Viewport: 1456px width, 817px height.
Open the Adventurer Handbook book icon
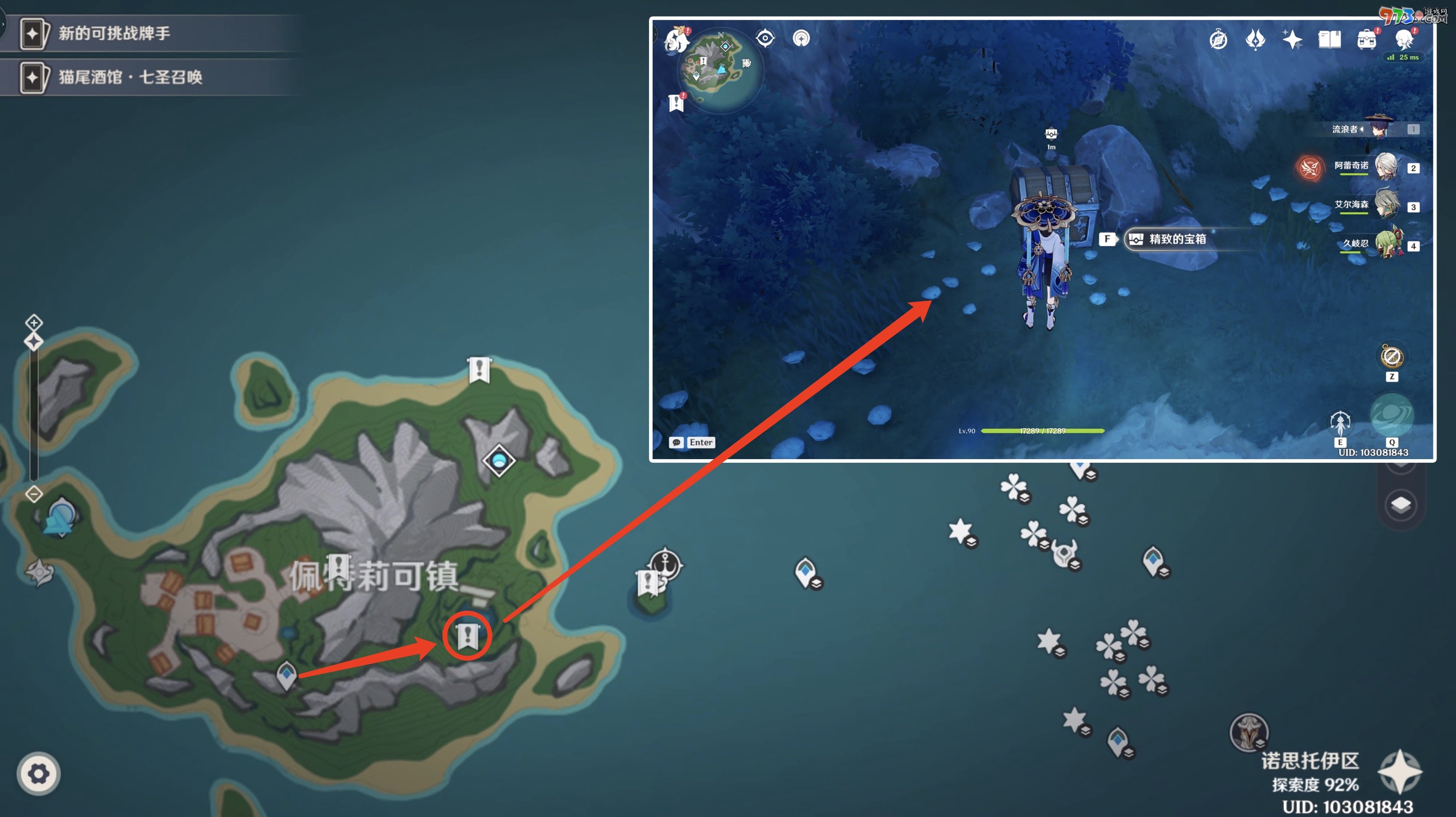(1329, 40)
